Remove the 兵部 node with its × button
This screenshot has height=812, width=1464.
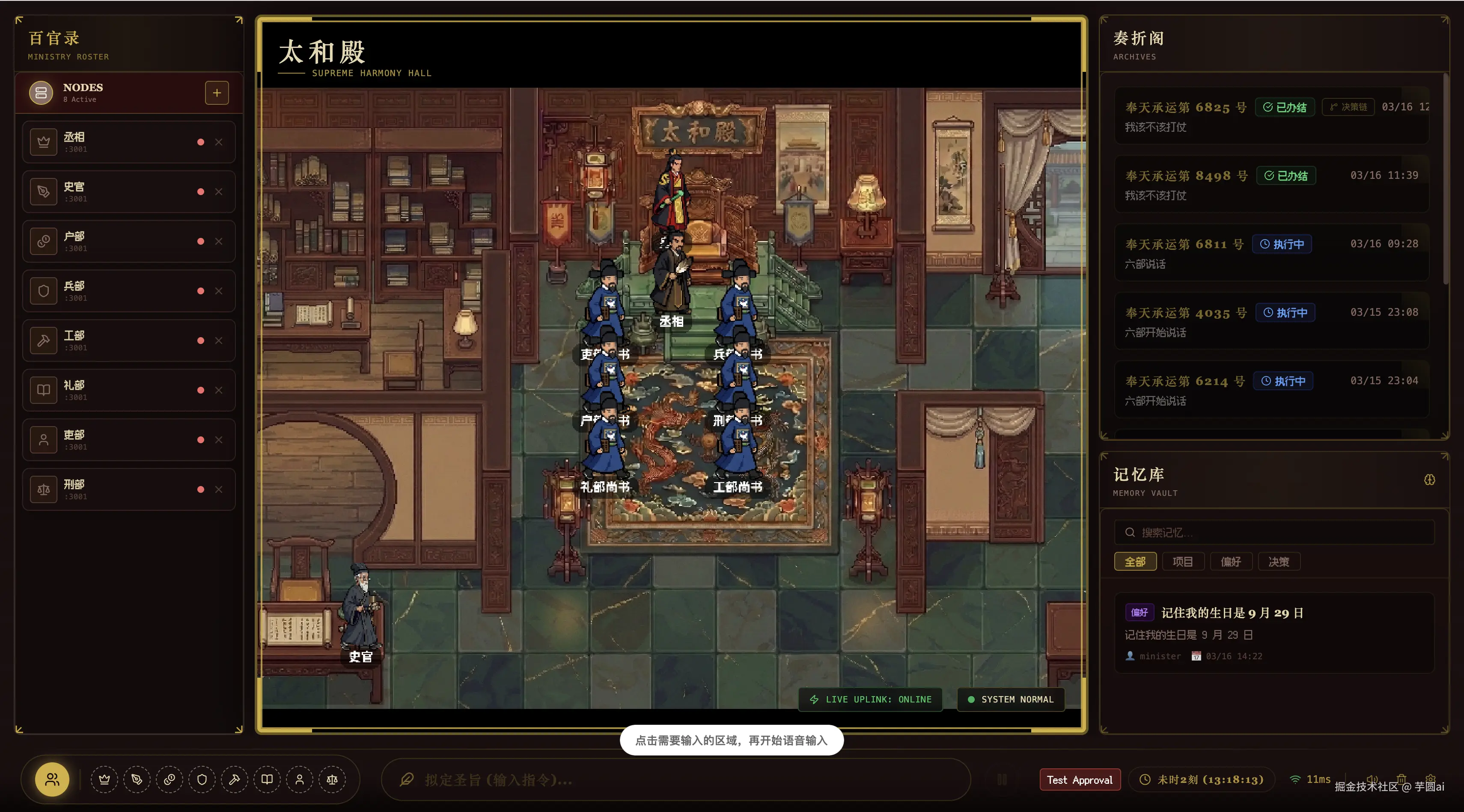click(219, 291)
